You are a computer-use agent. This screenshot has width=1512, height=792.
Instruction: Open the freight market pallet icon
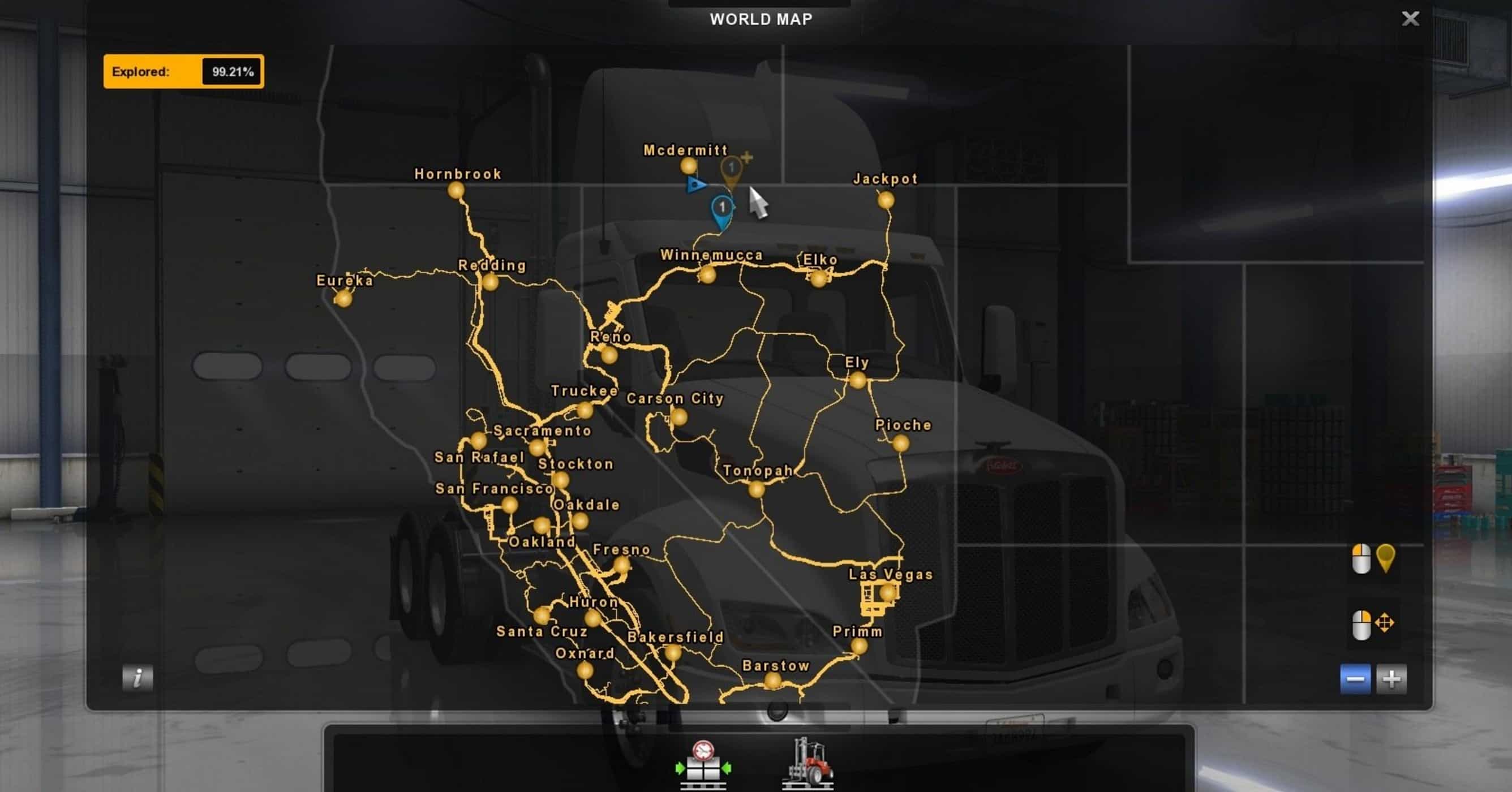pyautogui.click(x=703, y=764)
